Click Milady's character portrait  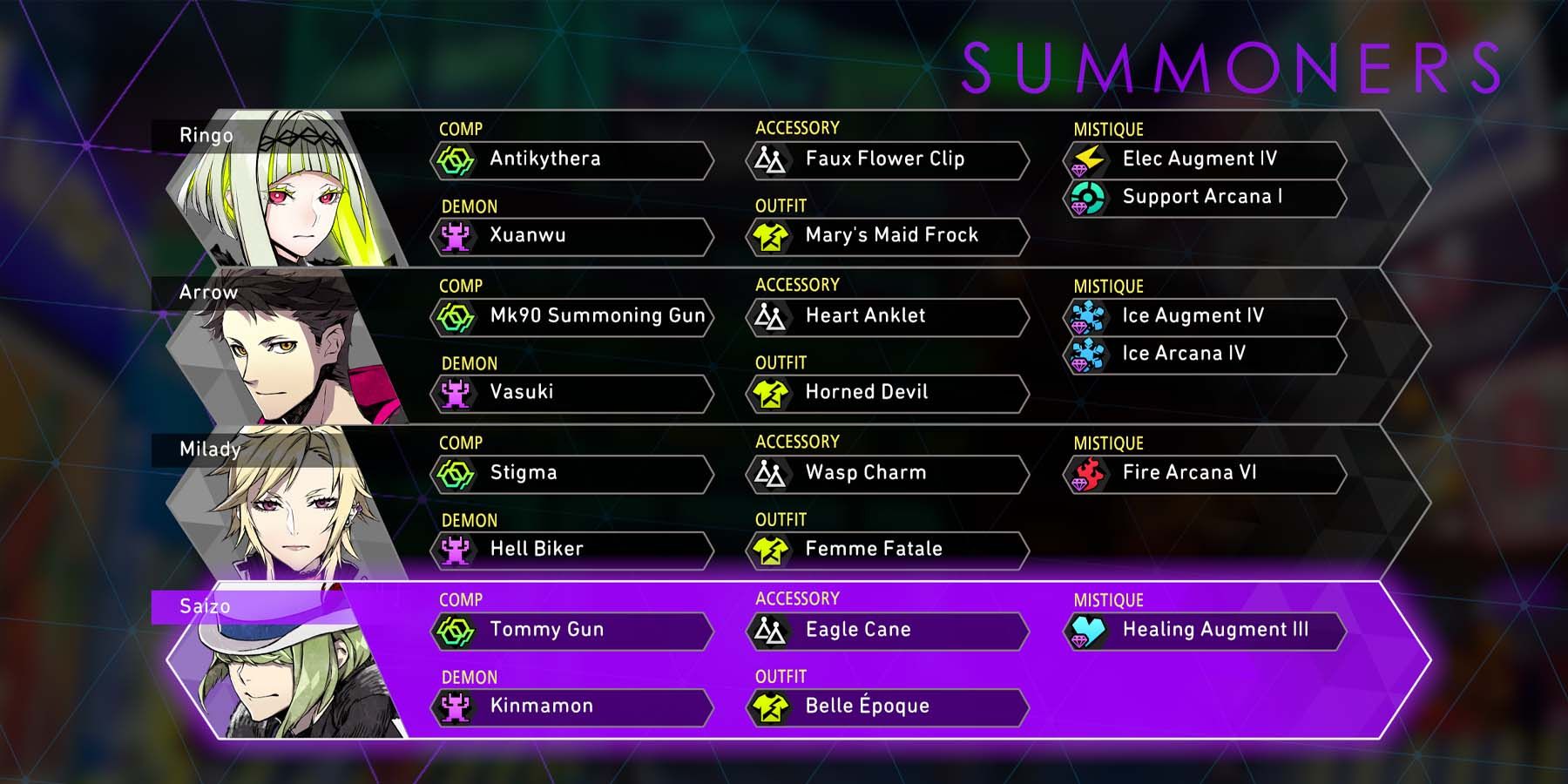(296, 505)
